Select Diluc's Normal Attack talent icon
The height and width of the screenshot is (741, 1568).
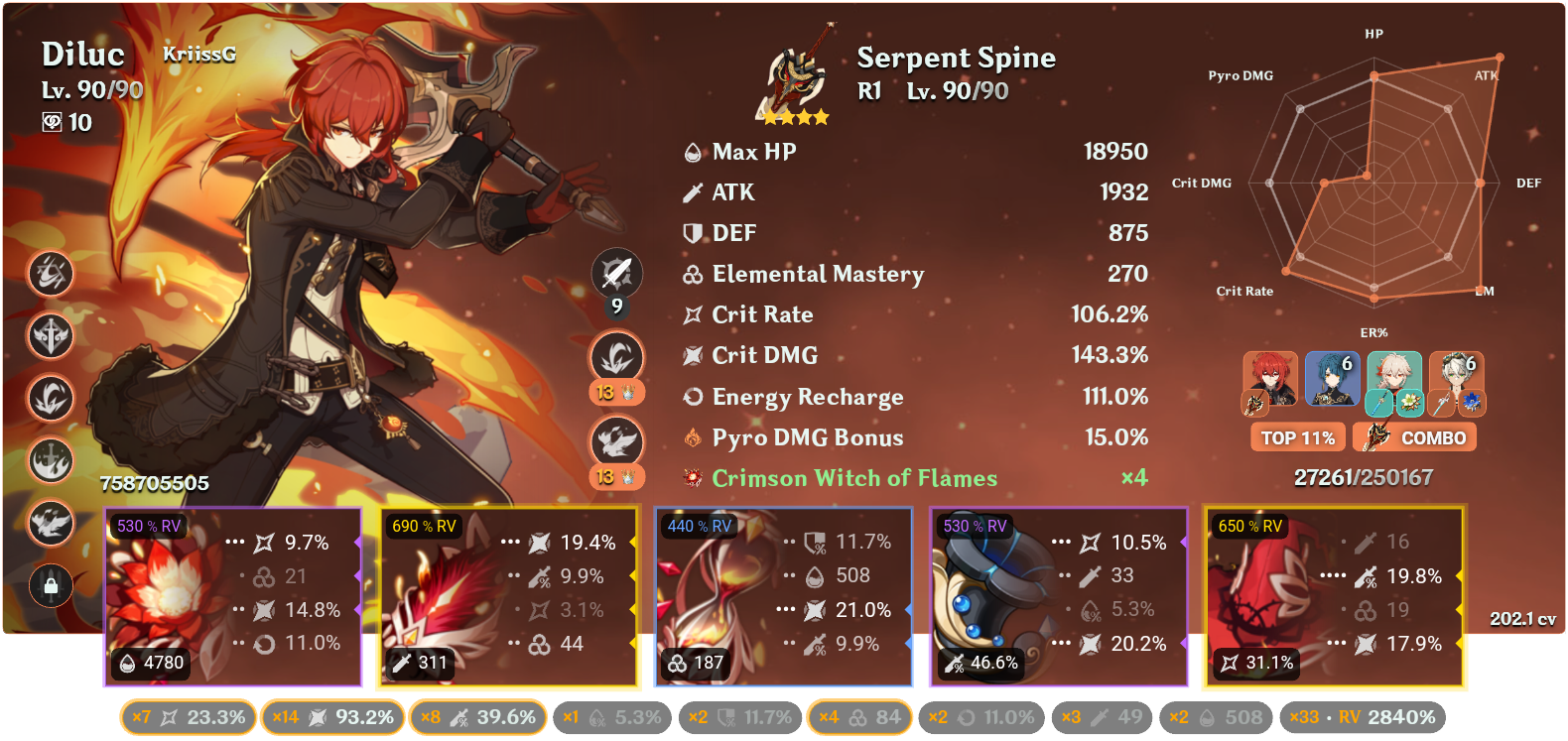(x=615, y=273)
